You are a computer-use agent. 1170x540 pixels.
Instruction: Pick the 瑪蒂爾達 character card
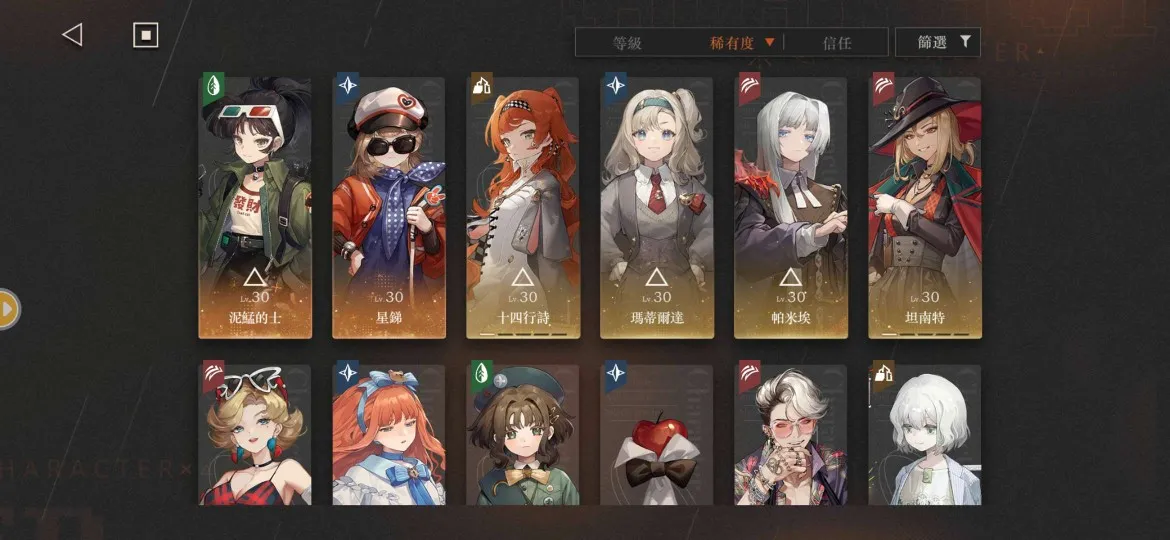(x=657, y=208)
